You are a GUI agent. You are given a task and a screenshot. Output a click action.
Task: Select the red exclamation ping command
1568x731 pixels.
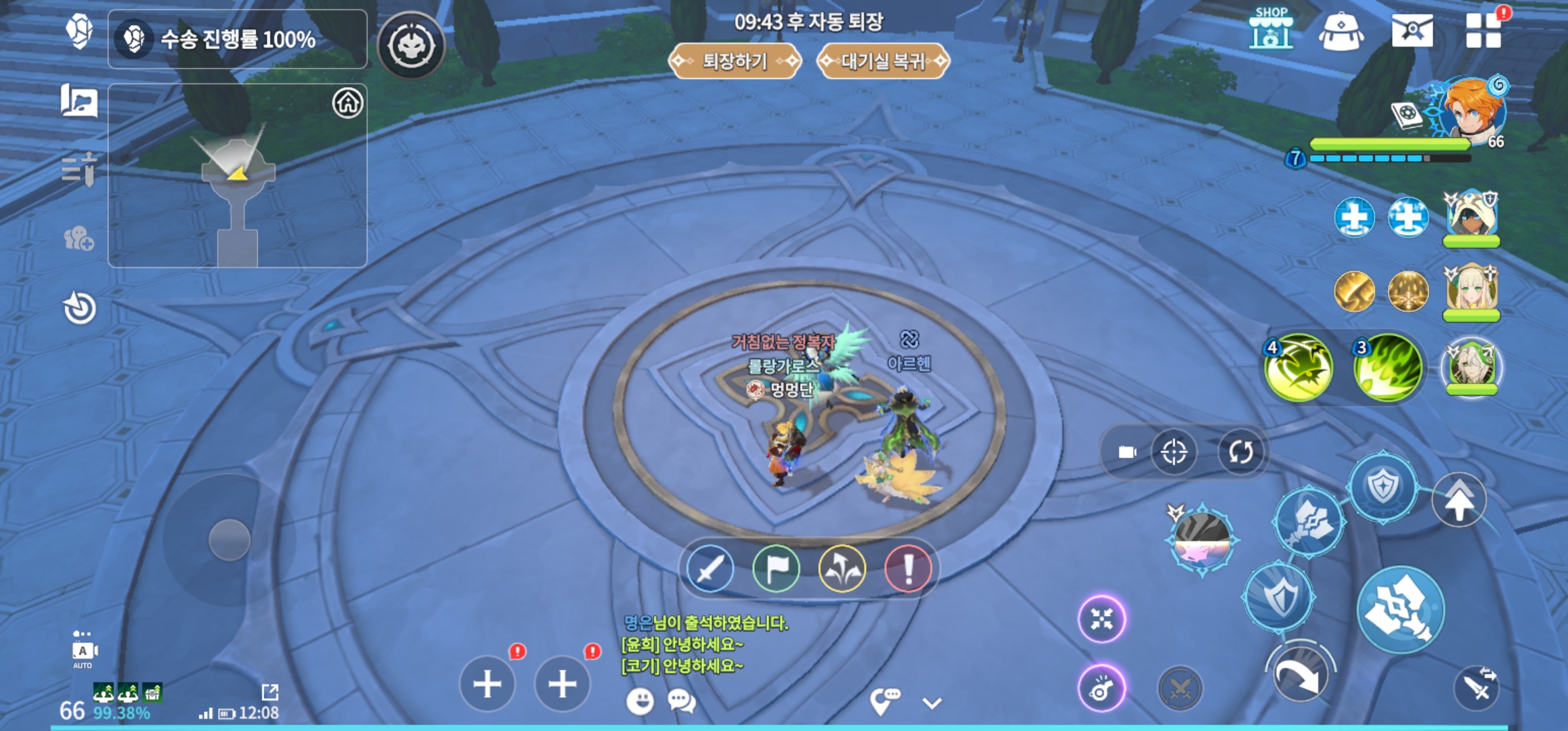click(x=908, y=569)
